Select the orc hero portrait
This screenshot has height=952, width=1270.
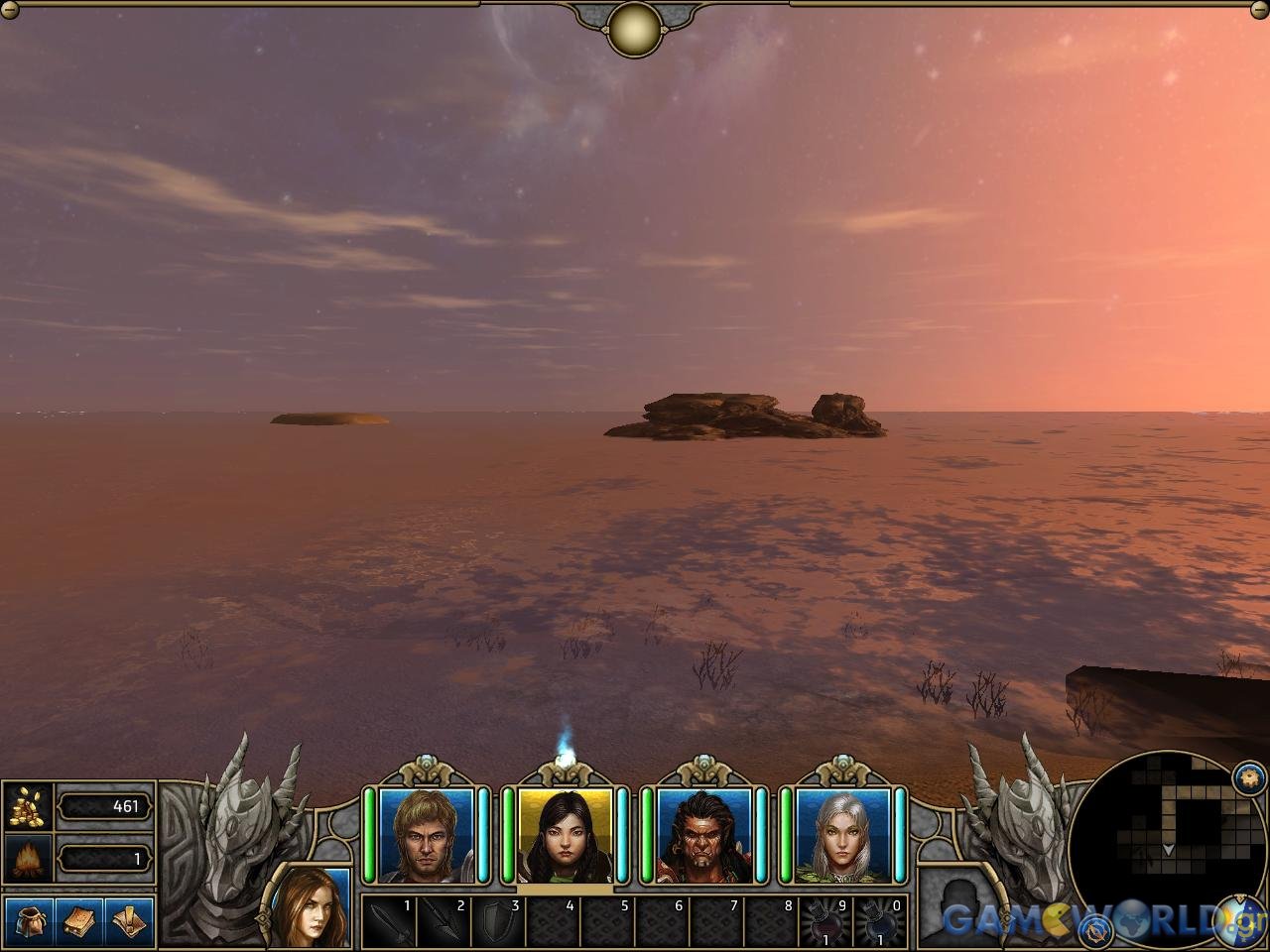(704, 835)
